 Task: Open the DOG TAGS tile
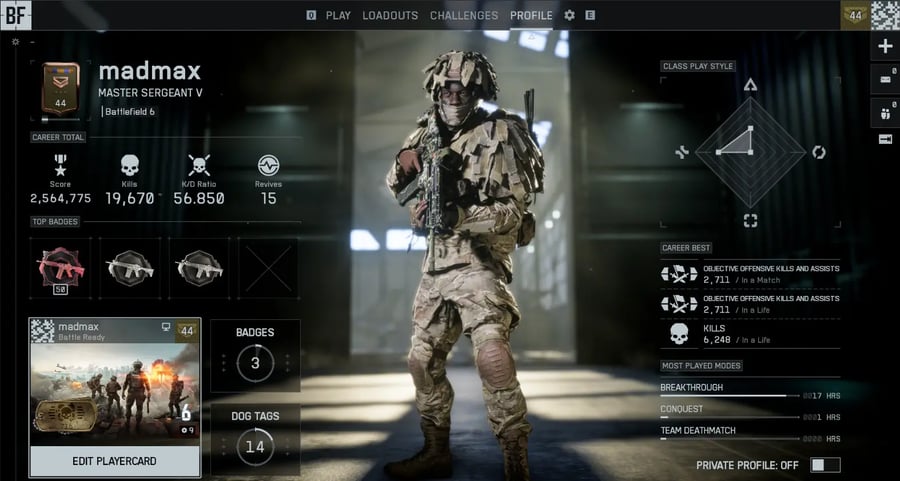point(255,438)
